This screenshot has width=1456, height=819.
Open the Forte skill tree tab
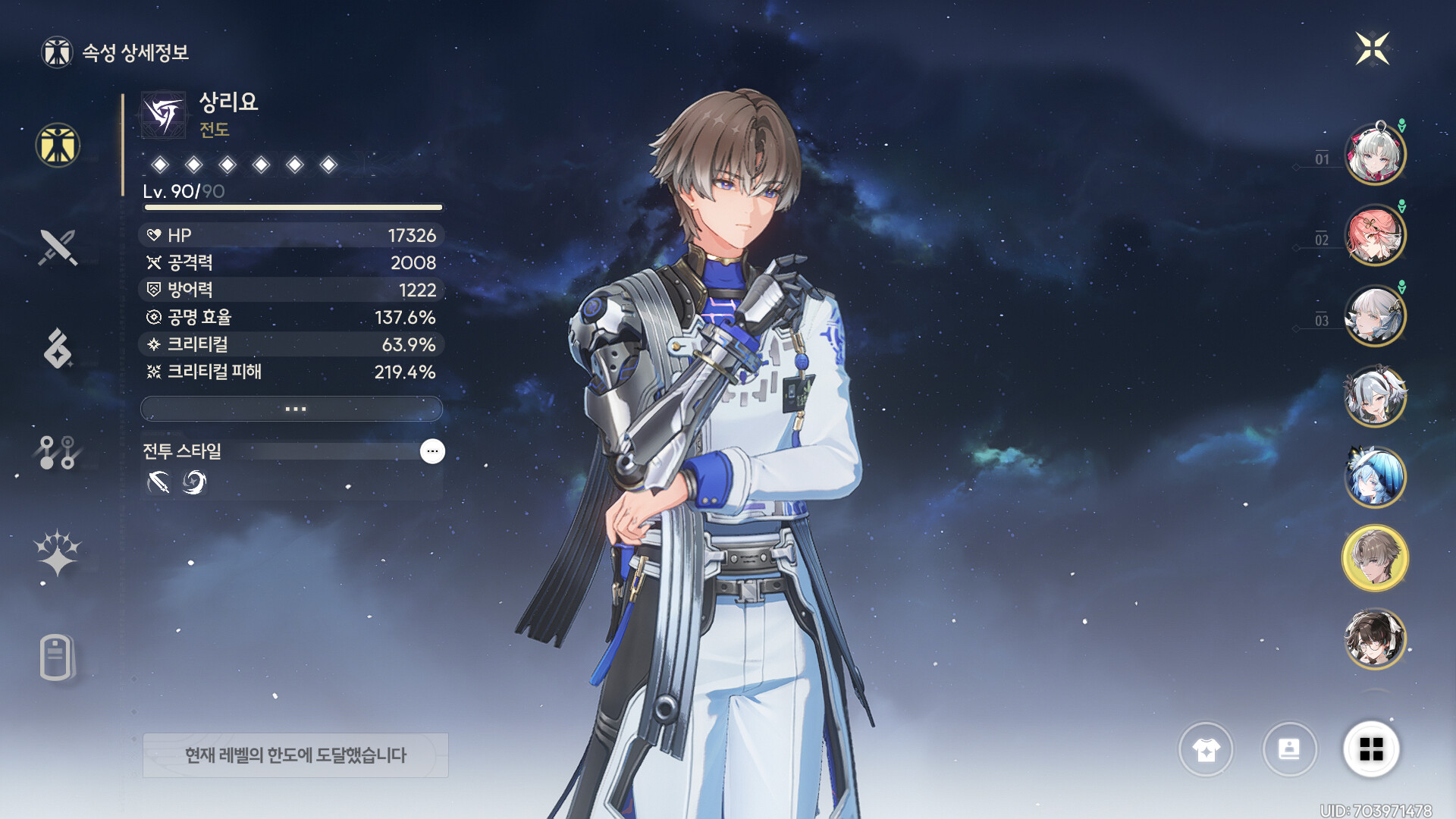(x=58, y=452)
